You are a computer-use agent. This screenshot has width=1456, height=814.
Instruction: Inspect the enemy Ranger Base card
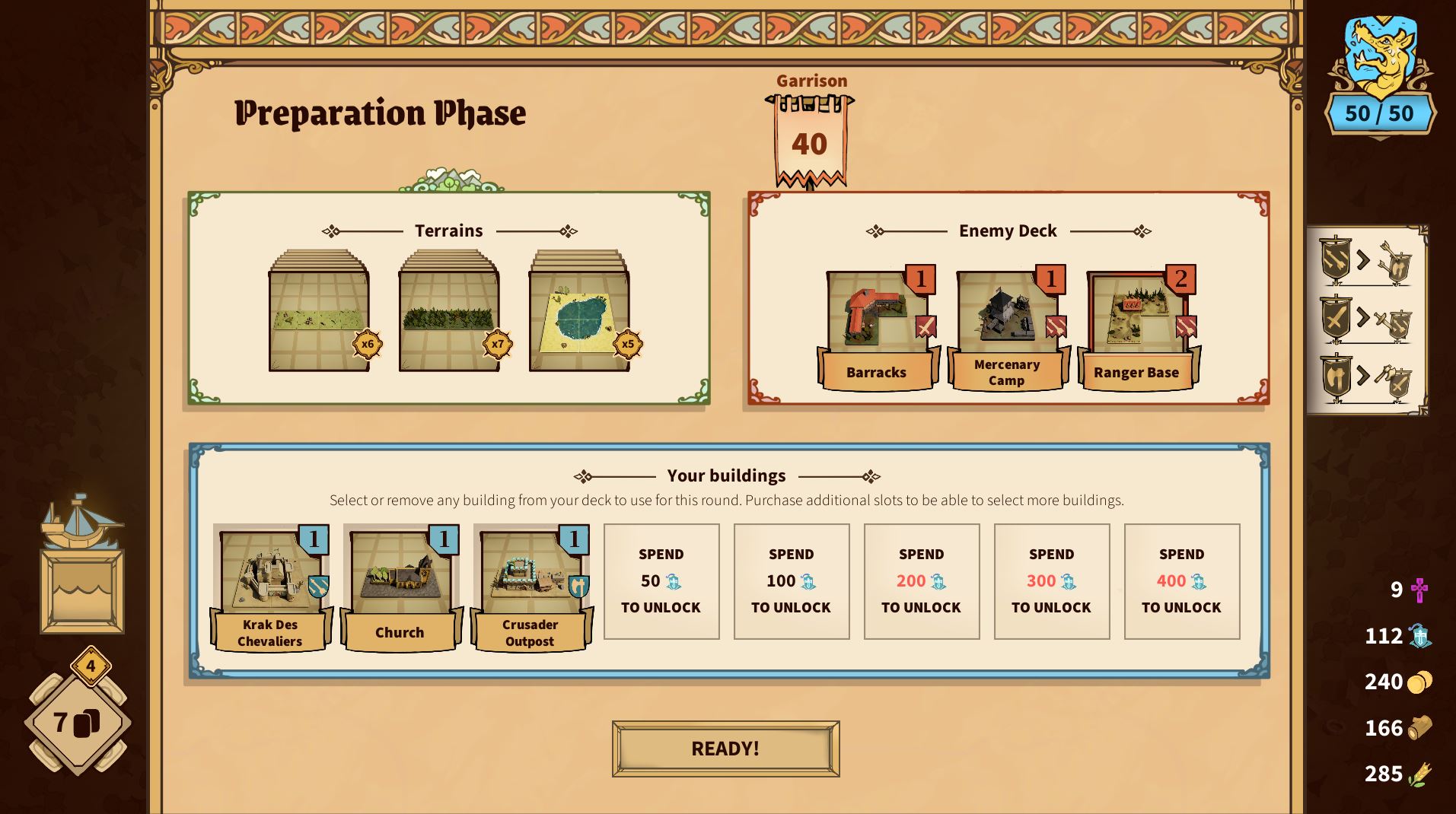[x=1137, y=329]
